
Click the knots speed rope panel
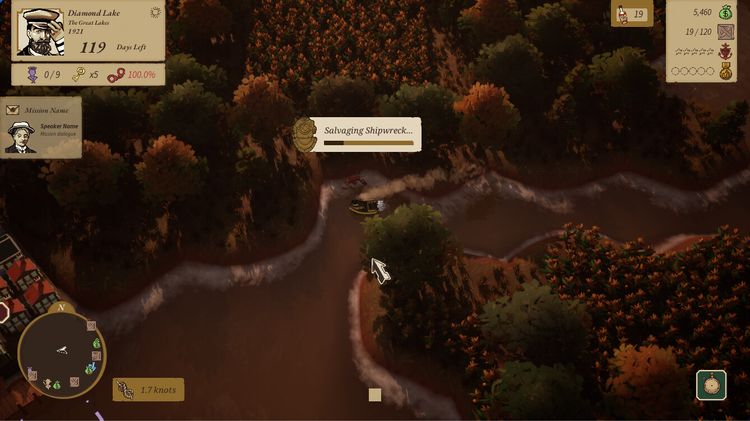[x=148, y=390]
